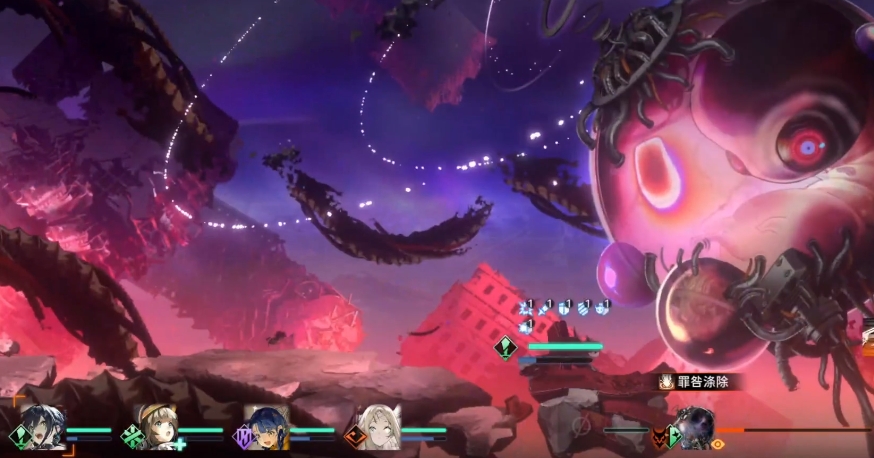Choose the blue-haired character portrait
Viewport: 874px width, 458px height.
click(268, 427)
